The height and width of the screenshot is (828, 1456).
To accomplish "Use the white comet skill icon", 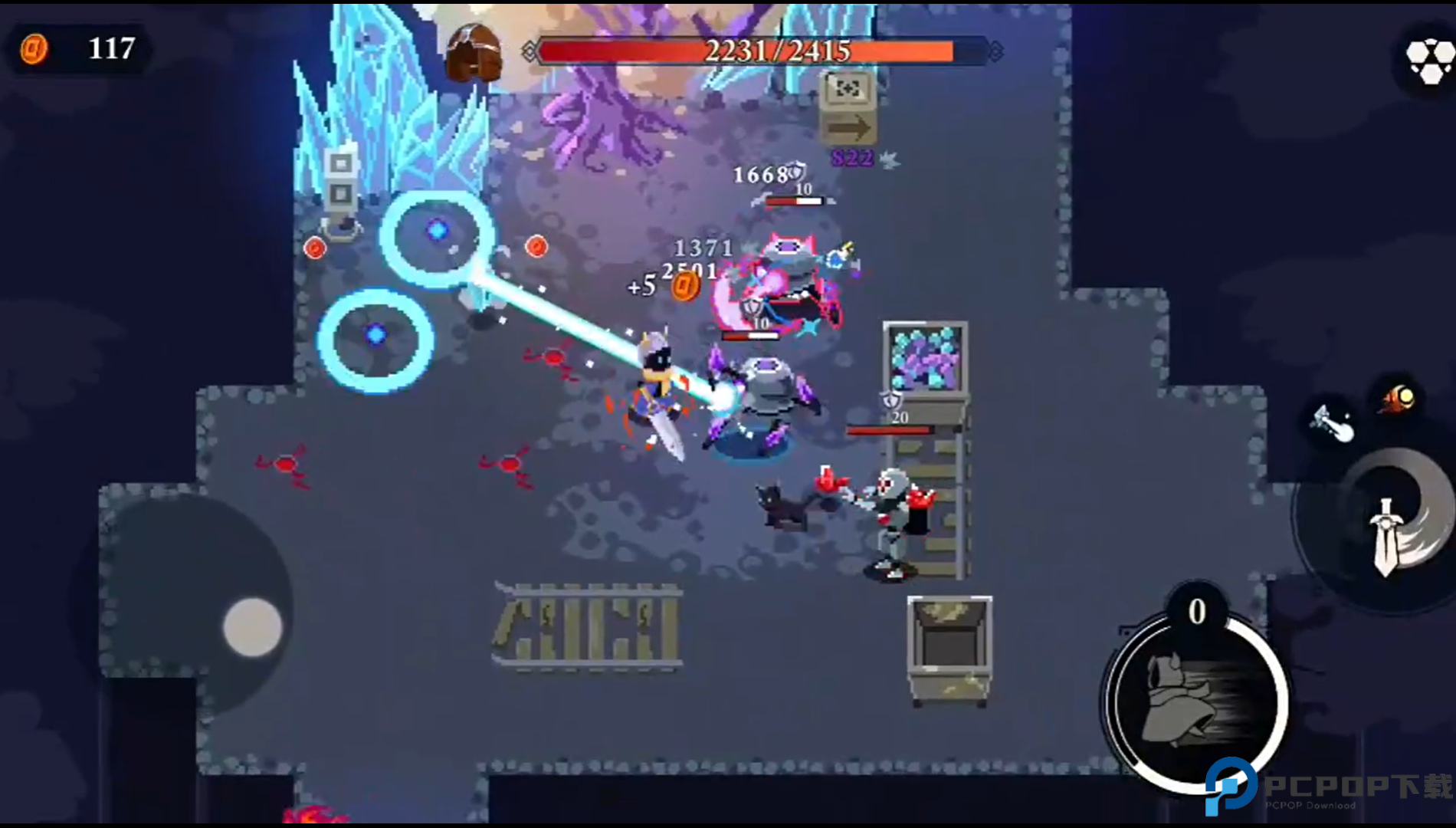I will click(x=1333, y=422).
